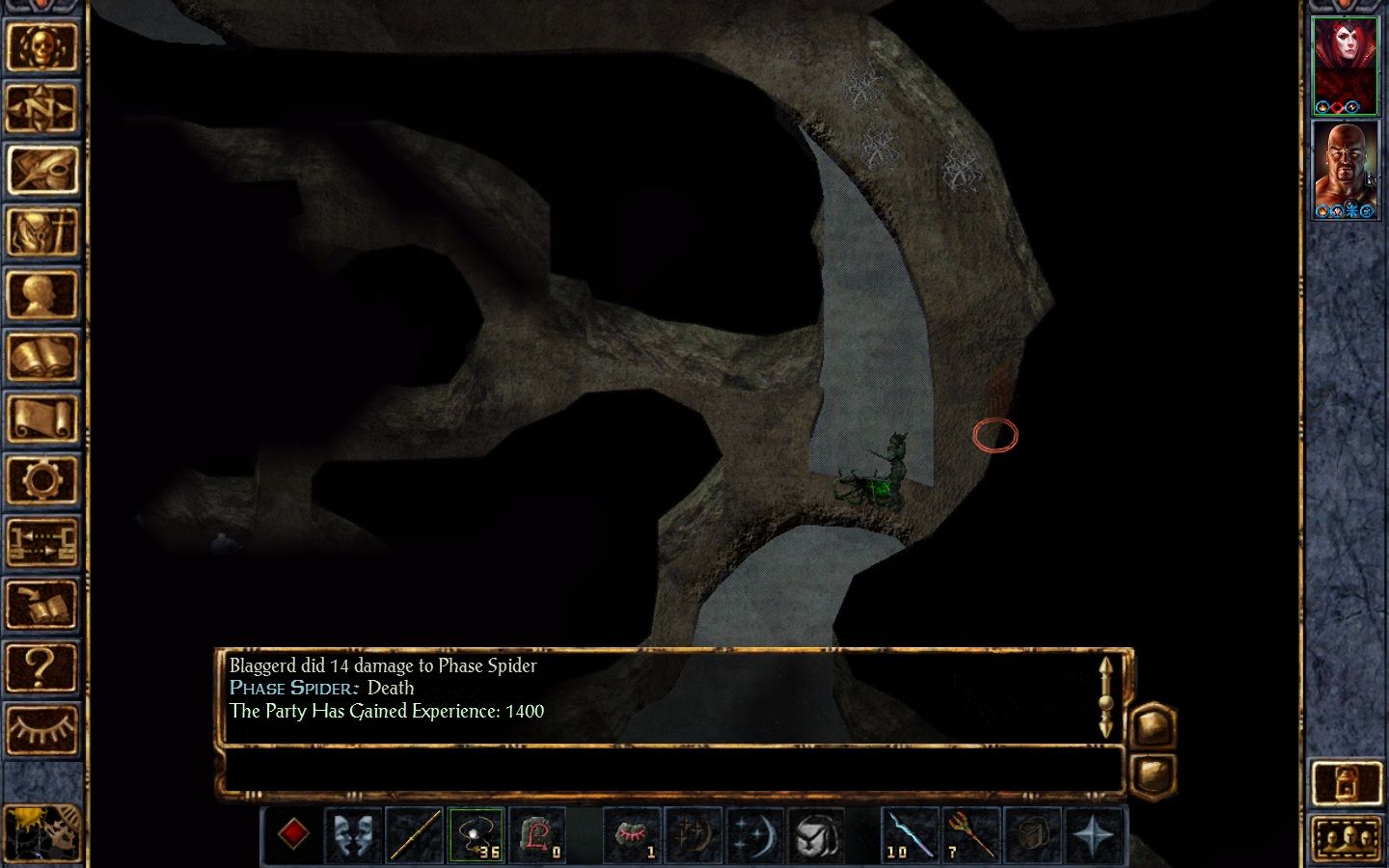Select the red-haired woman portrait

click(x=1346, y=65)
